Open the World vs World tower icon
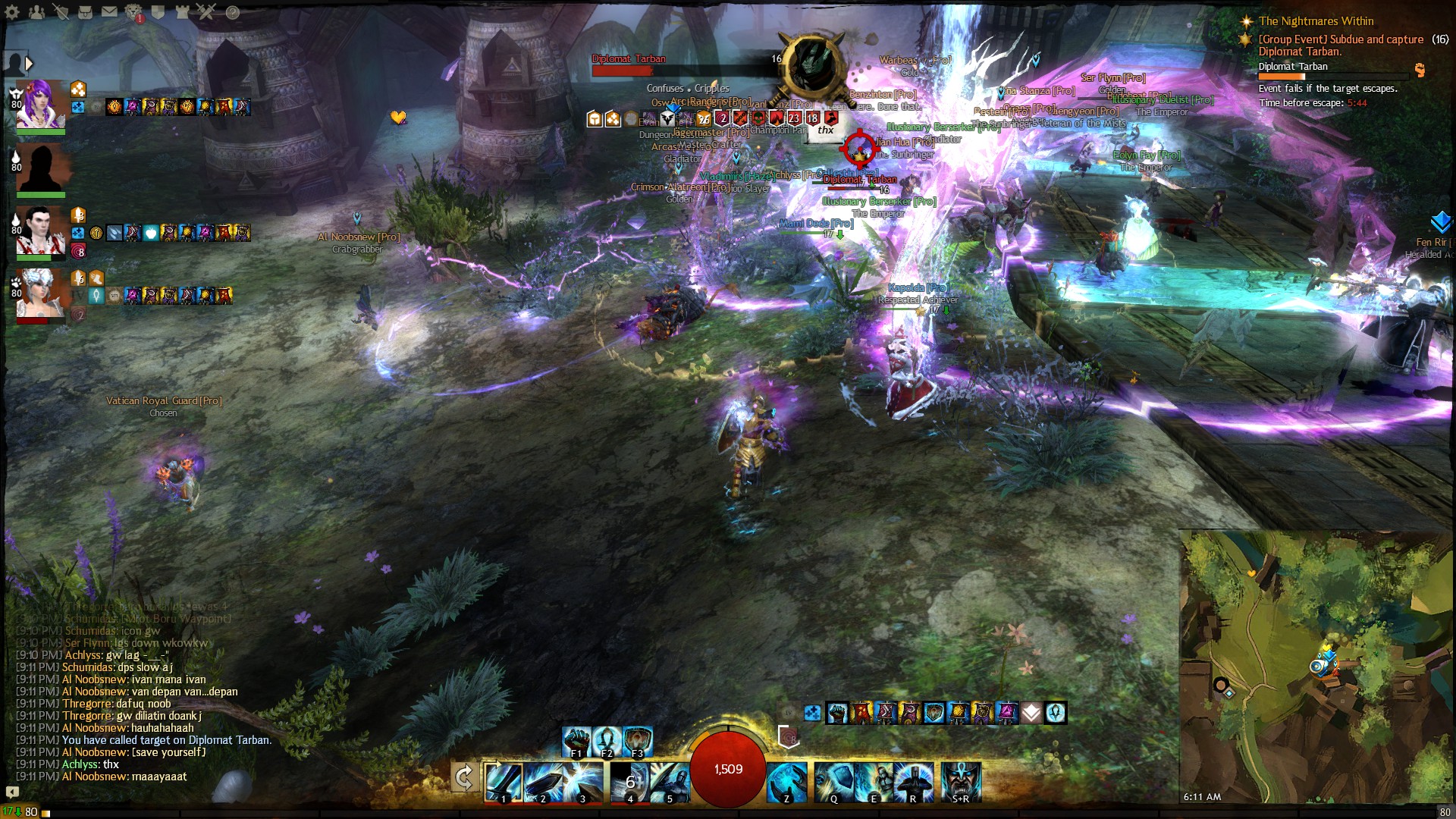Viewport: 1456px width, 819px height. [182, 11]
